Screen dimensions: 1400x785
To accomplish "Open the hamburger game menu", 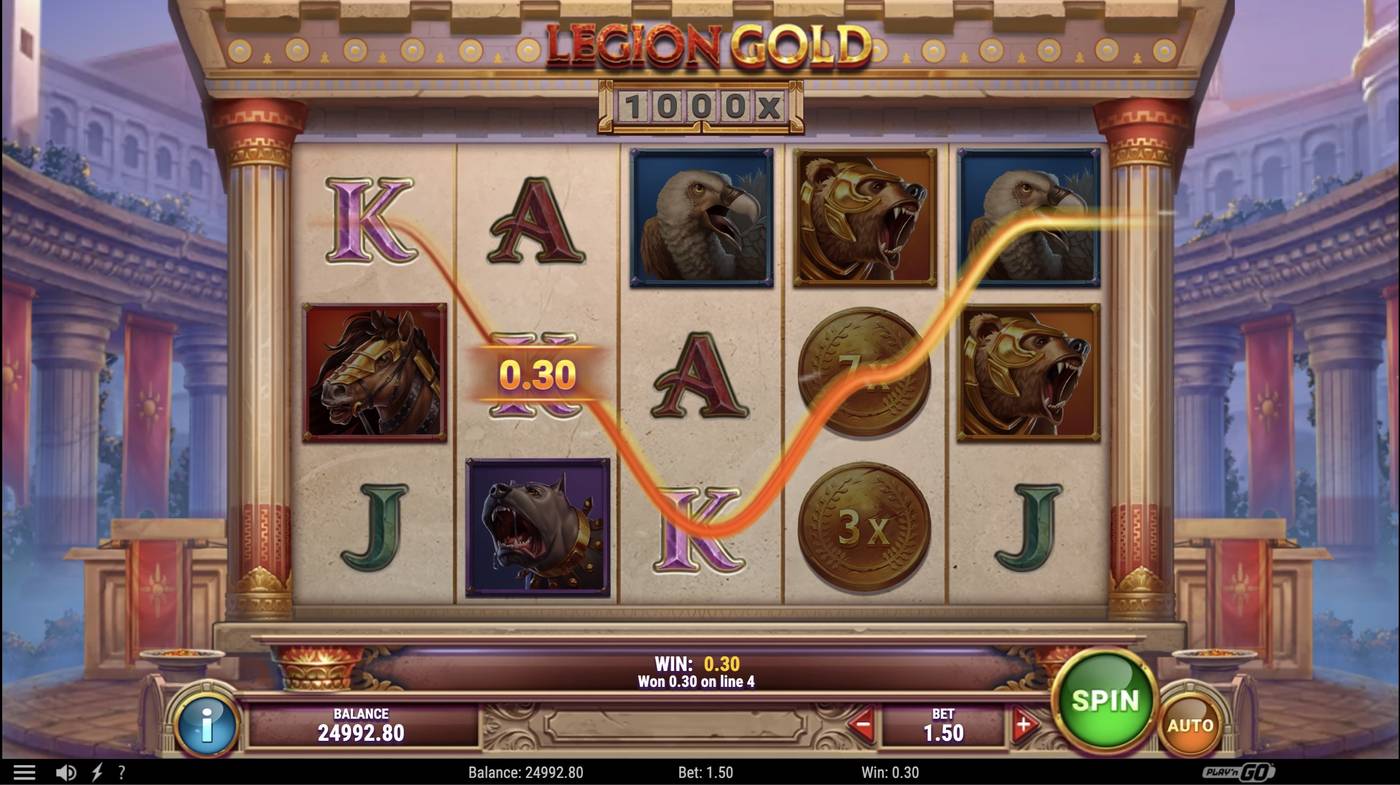I will (25, 771).
